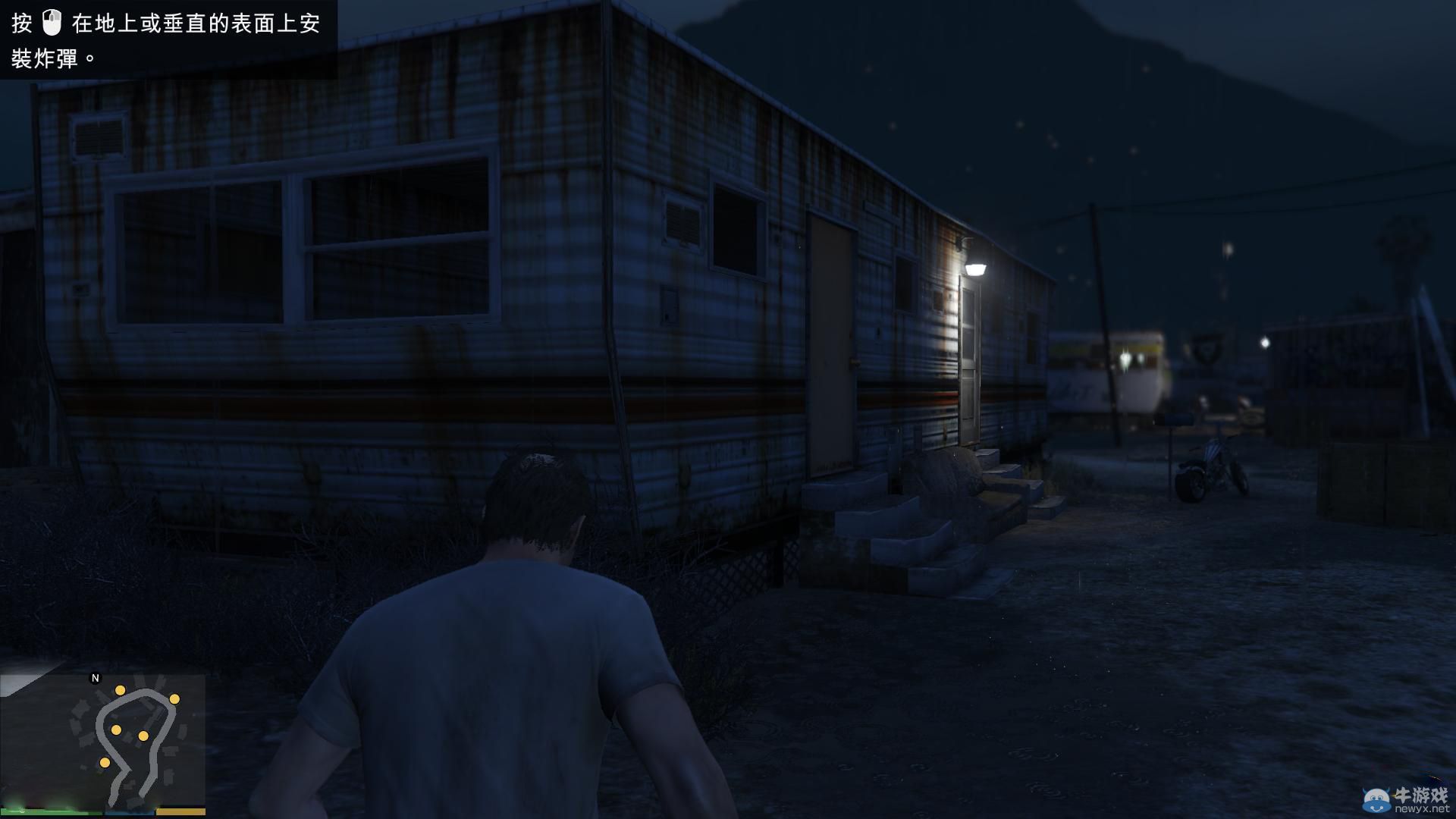Viewport: 1456px width, 819px height.
Task: Click the yellow blip beside the center one
Action: coord(143,736)
